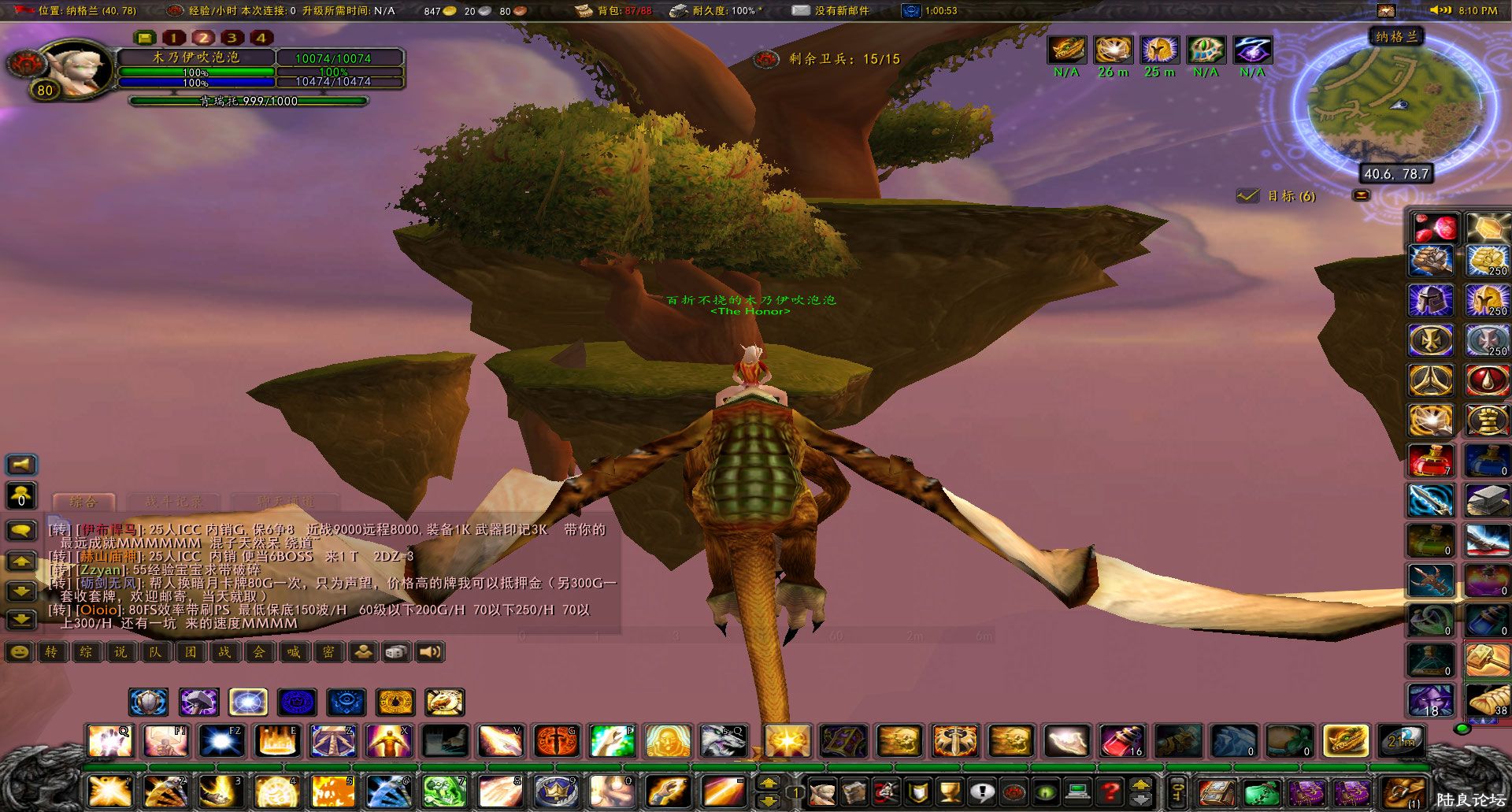Open the talents crossed-swords icon

tap(887, 792)
